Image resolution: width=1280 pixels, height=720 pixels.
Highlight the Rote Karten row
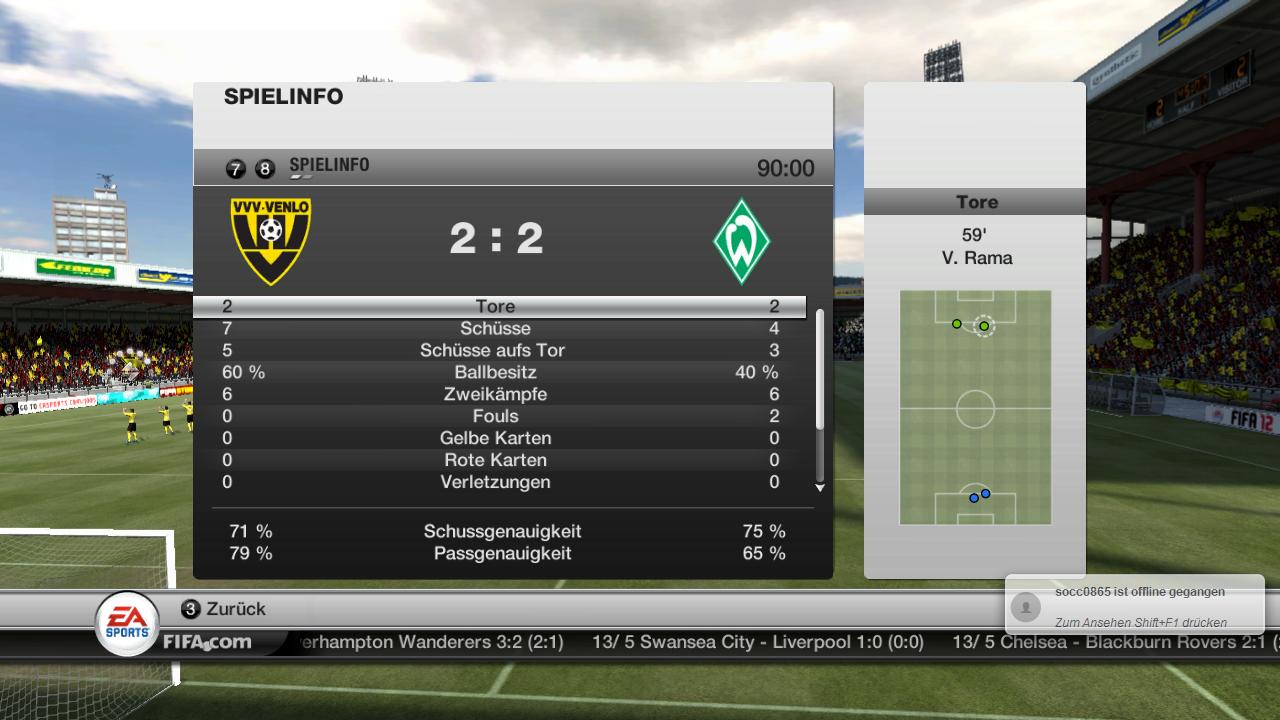[498, 461]
